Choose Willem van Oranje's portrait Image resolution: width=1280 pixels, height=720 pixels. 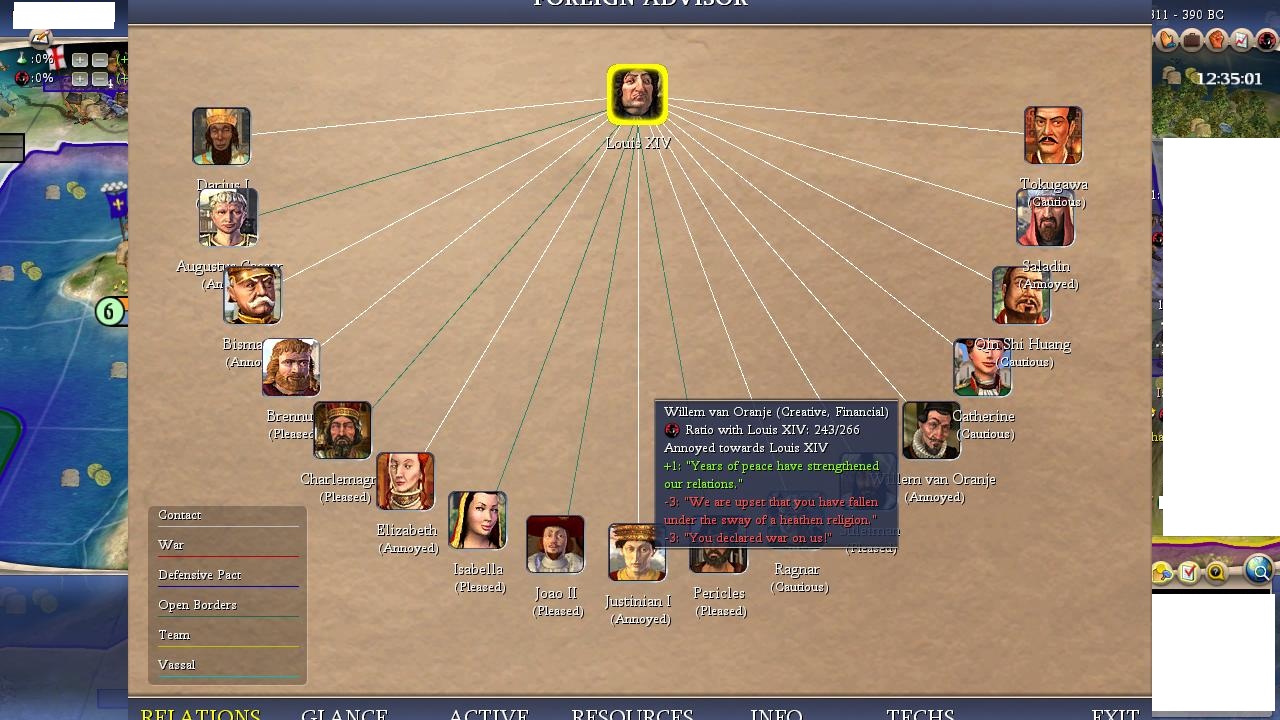[x=931, y=431]
